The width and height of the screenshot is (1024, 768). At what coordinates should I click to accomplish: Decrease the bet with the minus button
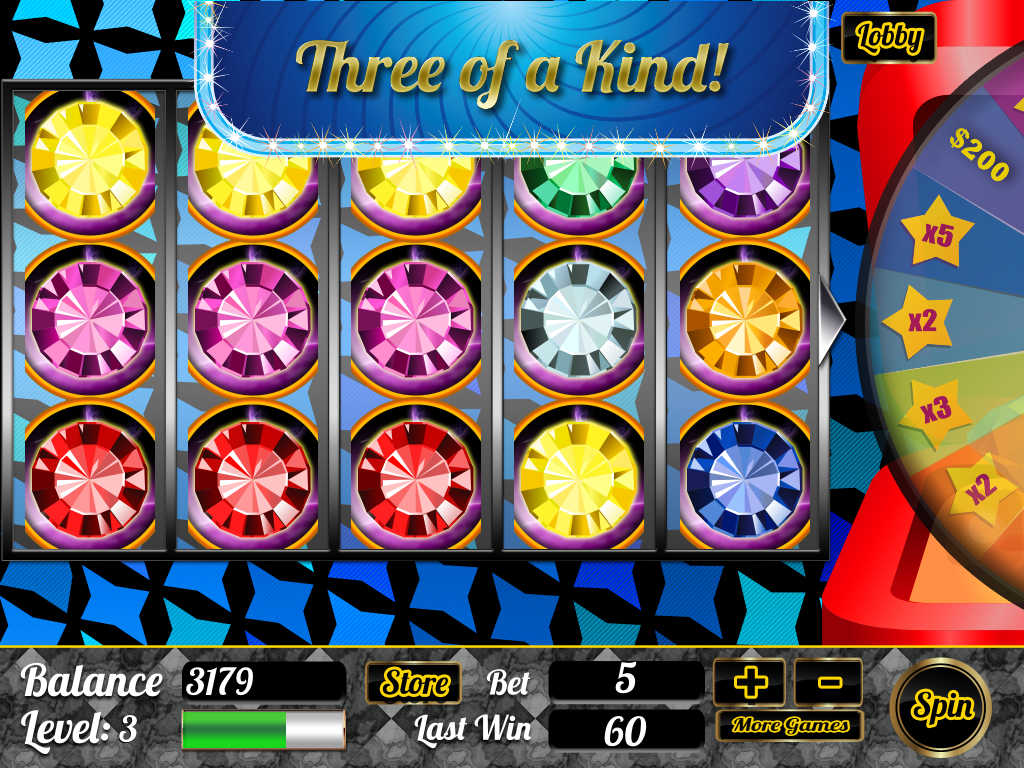click(828, 683)
